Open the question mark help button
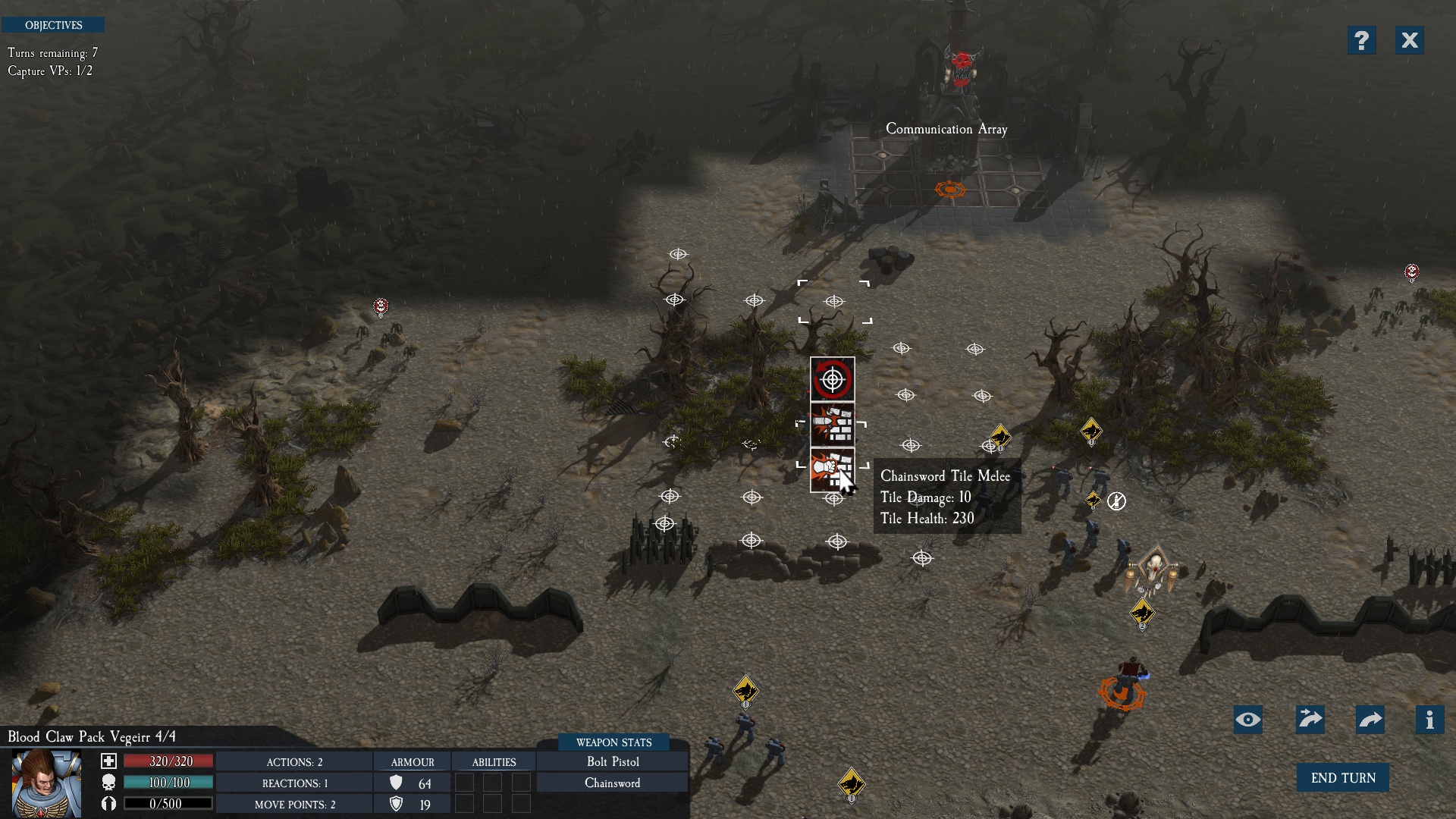1456x819 pixels. pos(1361,40)
